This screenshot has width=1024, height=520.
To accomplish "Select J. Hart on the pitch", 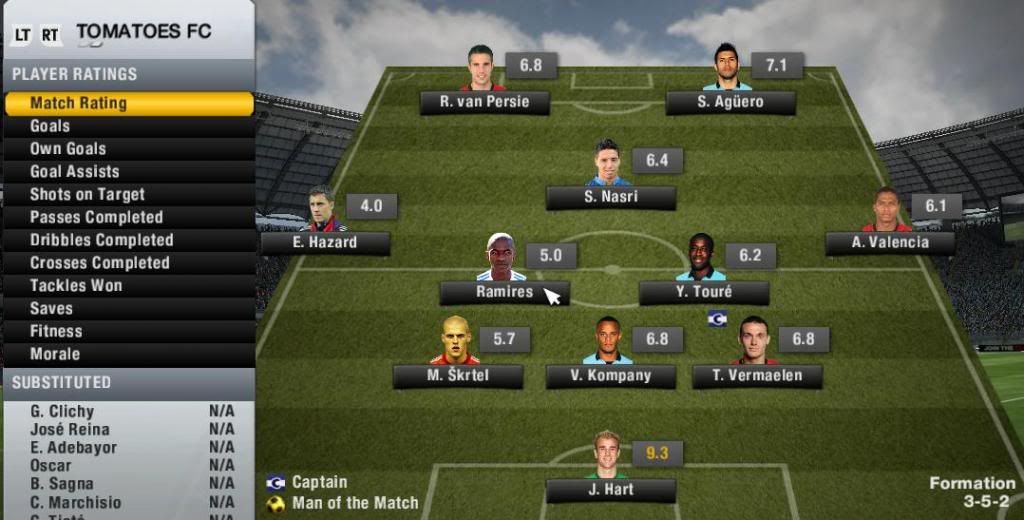I will coord(610,490).
